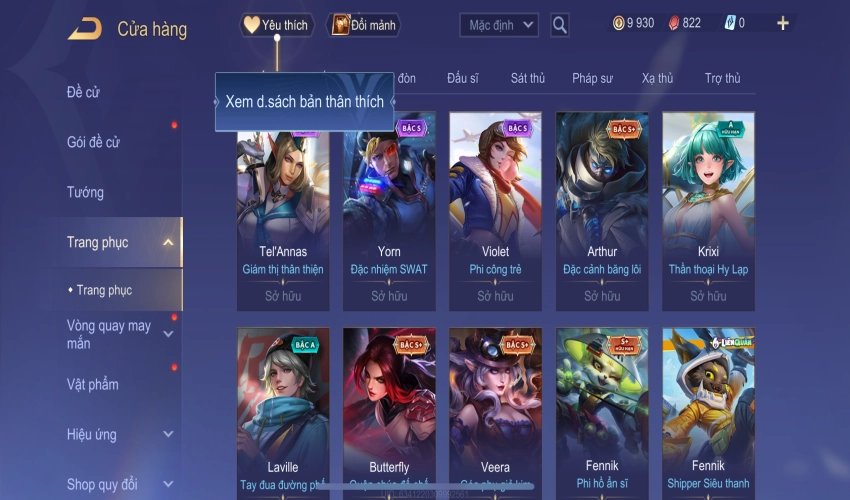Add currency with the plus button

click(782, 23)
